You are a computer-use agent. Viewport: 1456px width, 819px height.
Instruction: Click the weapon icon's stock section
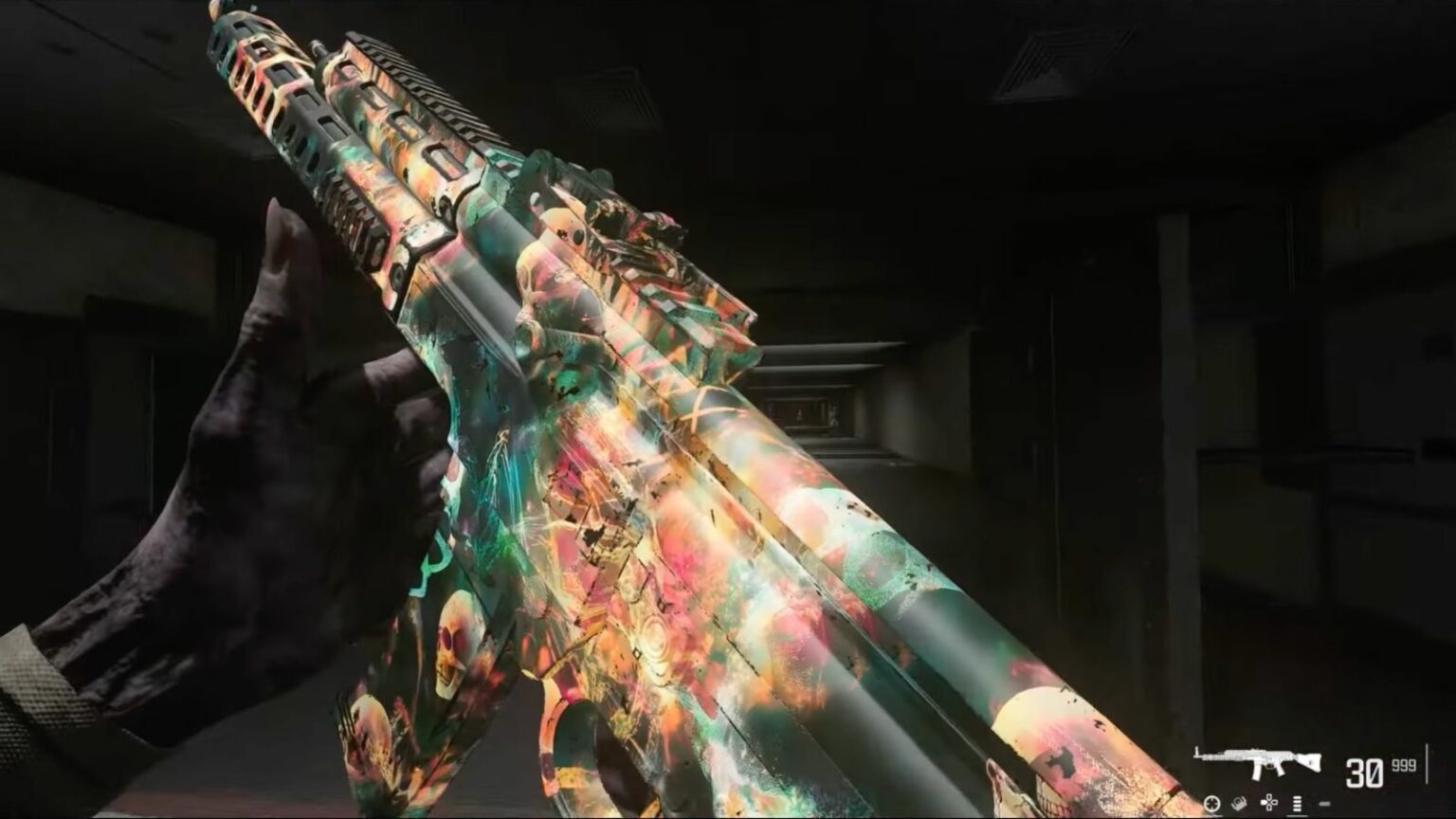tap(1309, 761)
